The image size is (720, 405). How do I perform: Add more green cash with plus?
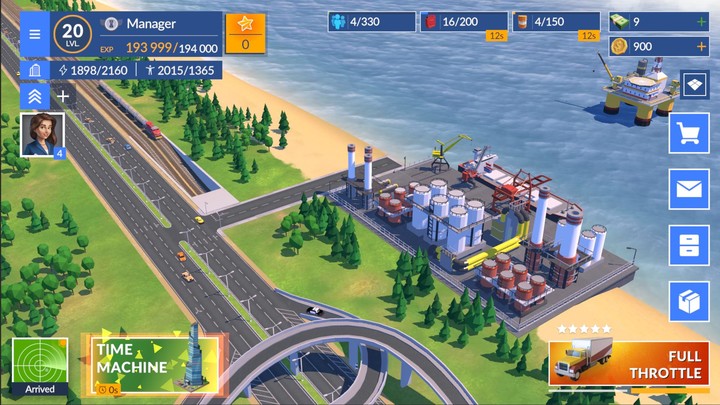pos(700,21)
